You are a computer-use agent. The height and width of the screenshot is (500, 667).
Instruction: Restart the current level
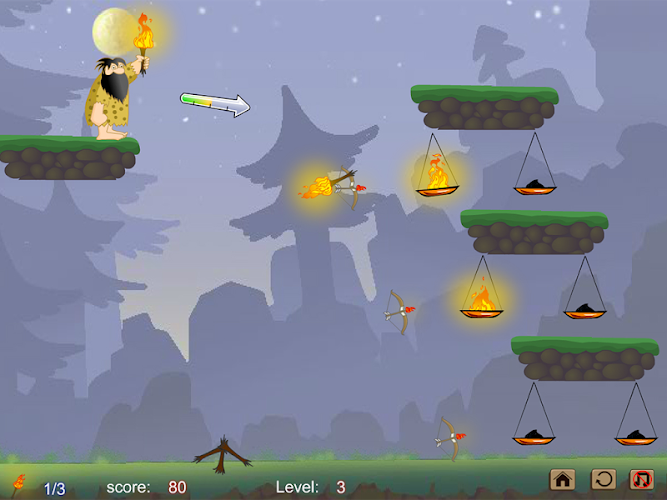(x=603, y=480)
